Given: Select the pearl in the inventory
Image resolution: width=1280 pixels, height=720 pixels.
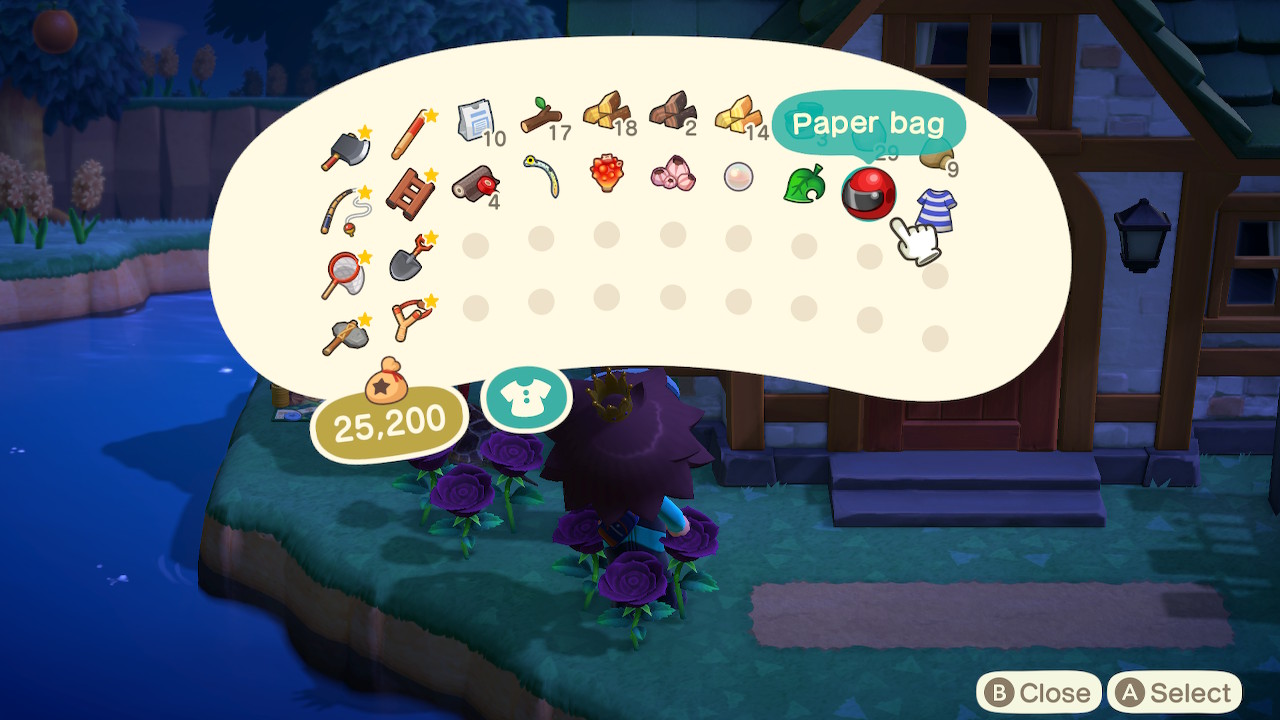Looking at the screenshot, I should tap(738, 176).
